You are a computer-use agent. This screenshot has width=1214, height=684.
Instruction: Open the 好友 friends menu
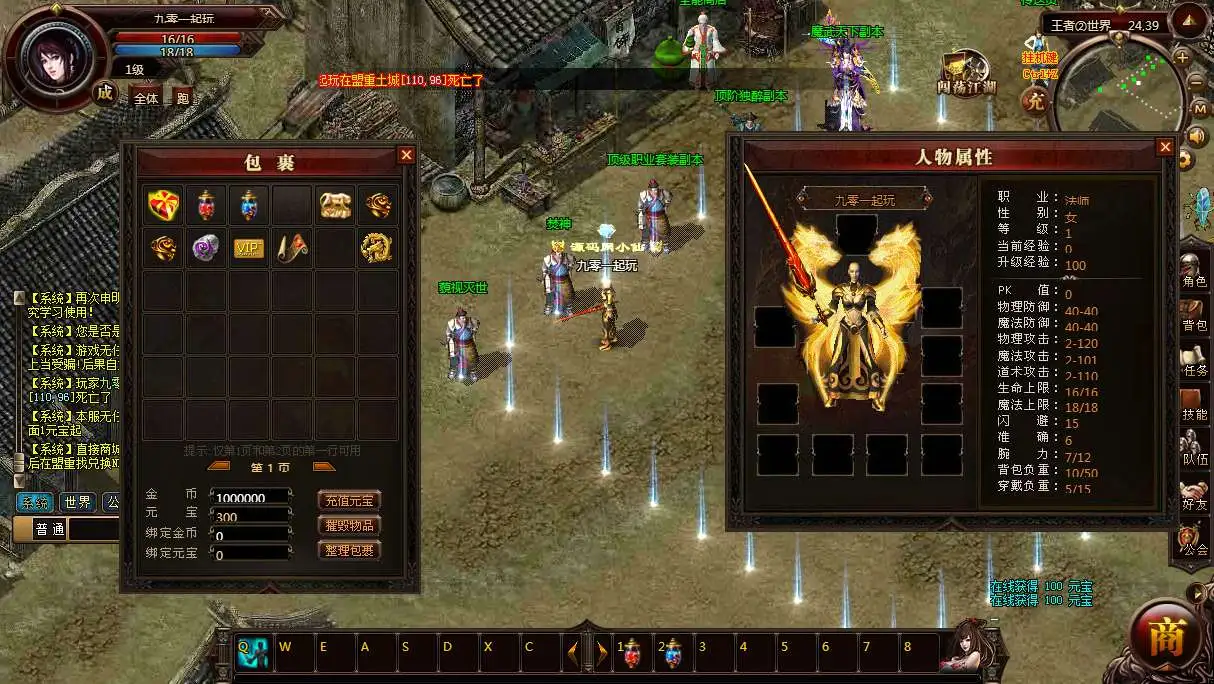[1194, 493]
